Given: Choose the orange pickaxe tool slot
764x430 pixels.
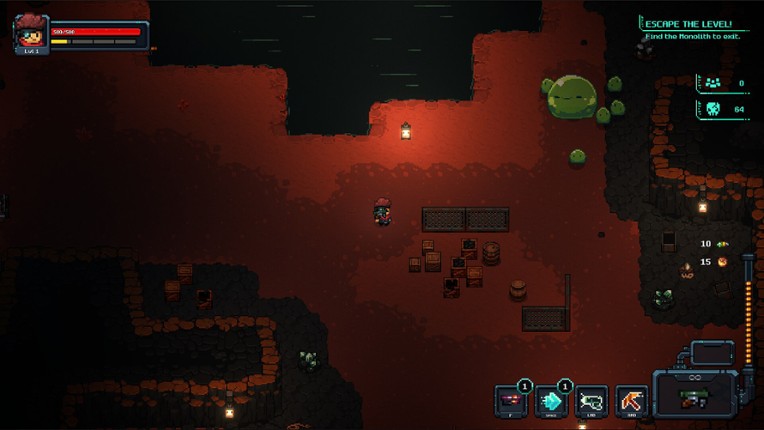Looking at the screenshot, I should [x=631, y=400].
